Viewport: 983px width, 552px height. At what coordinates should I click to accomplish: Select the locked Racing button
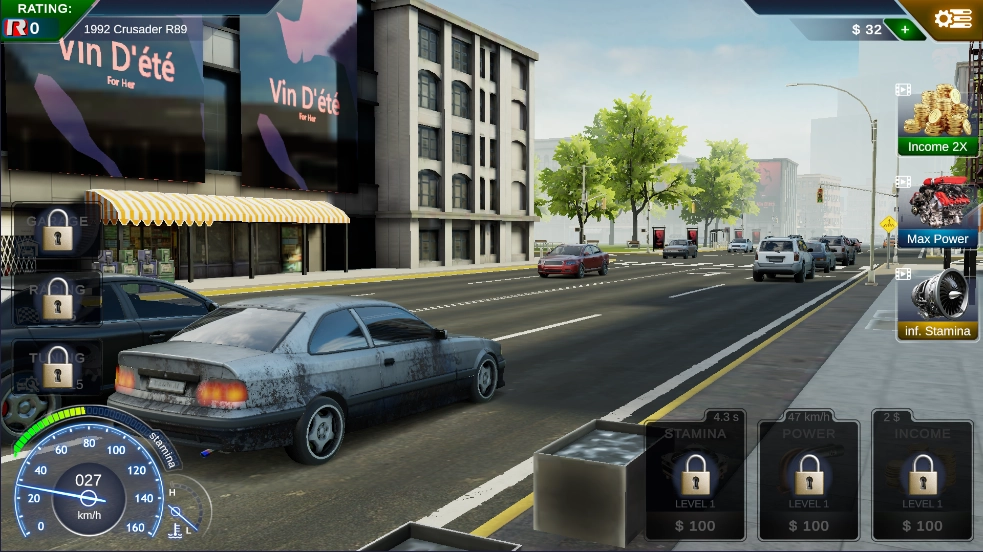click(x=58, y=298)
